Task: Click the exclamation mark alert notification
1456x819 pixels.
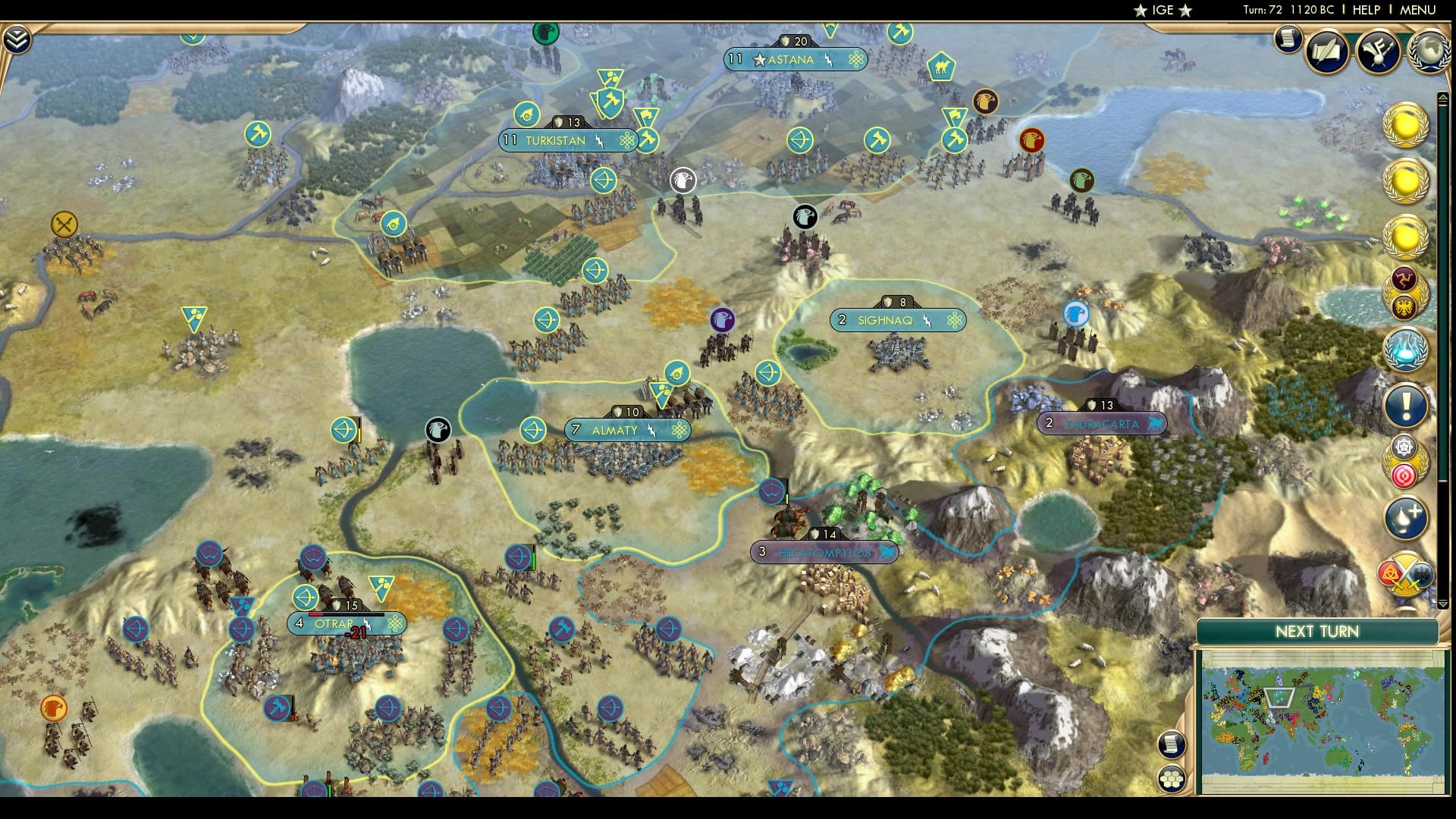Action: (x=1407, y=404)
